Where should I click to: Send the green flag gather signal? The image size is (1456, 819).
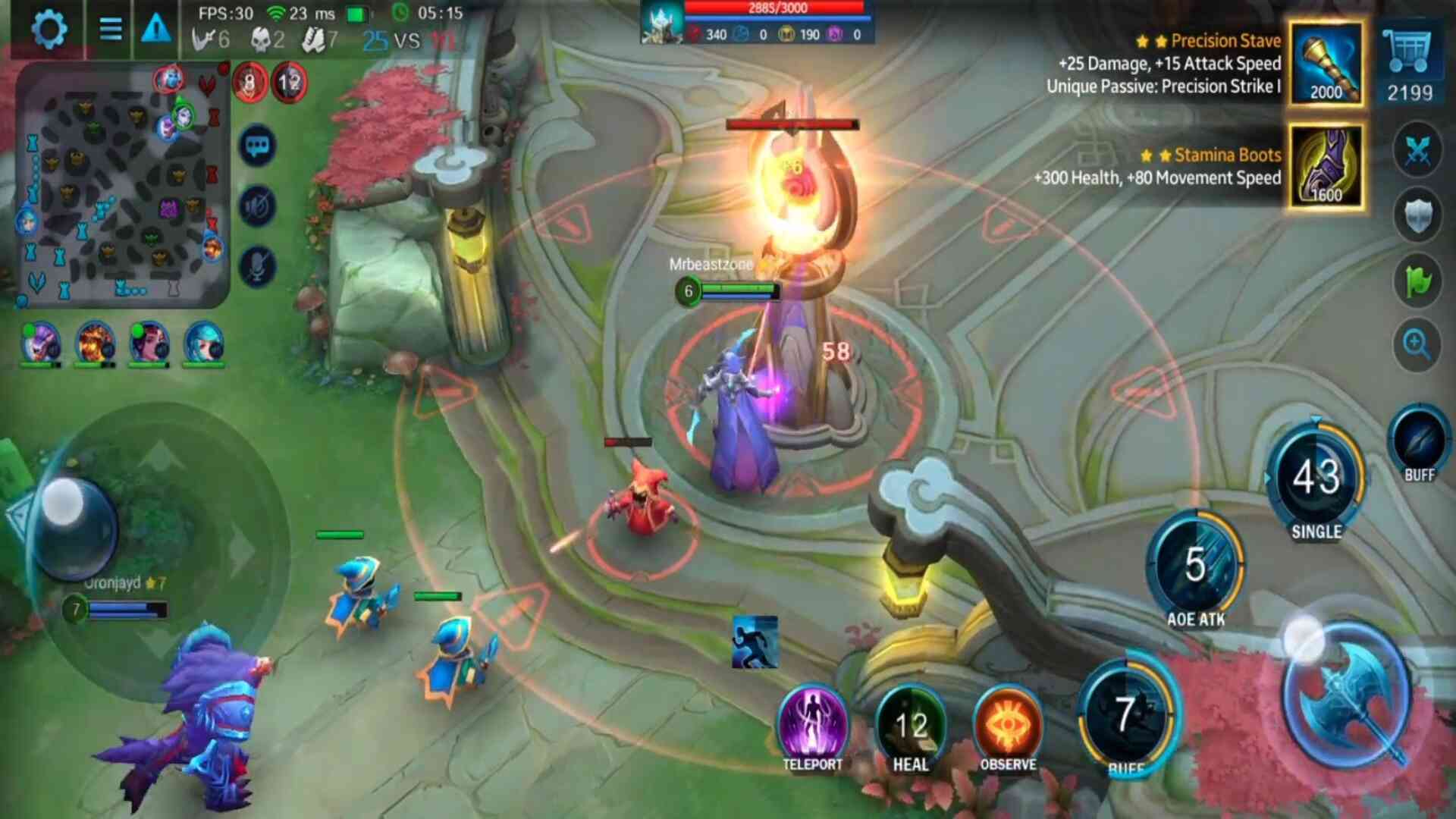[x=1417, y=281]
